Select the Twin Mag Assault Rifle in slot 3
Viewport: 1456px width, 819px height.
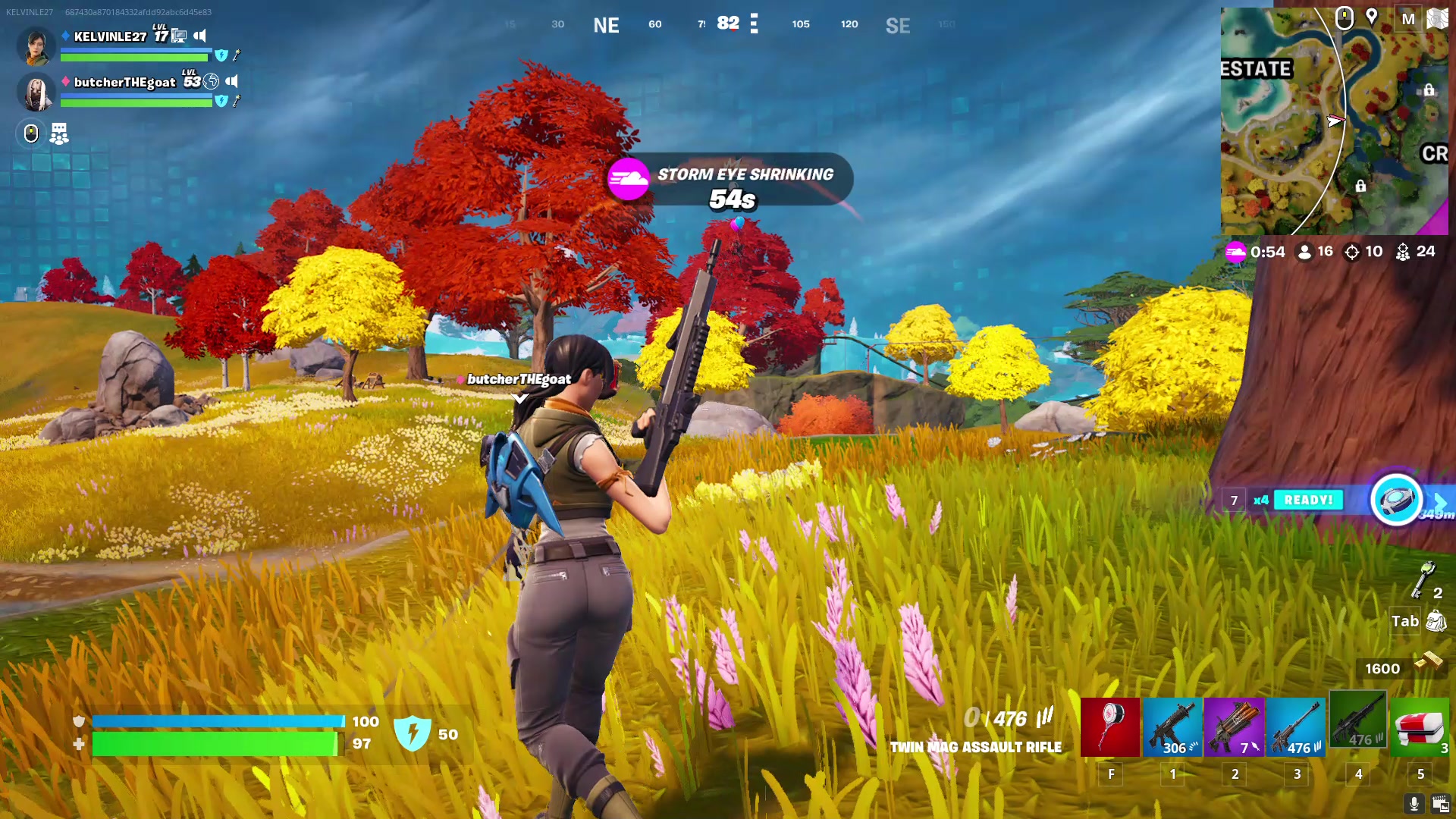tap(1297, 726)
